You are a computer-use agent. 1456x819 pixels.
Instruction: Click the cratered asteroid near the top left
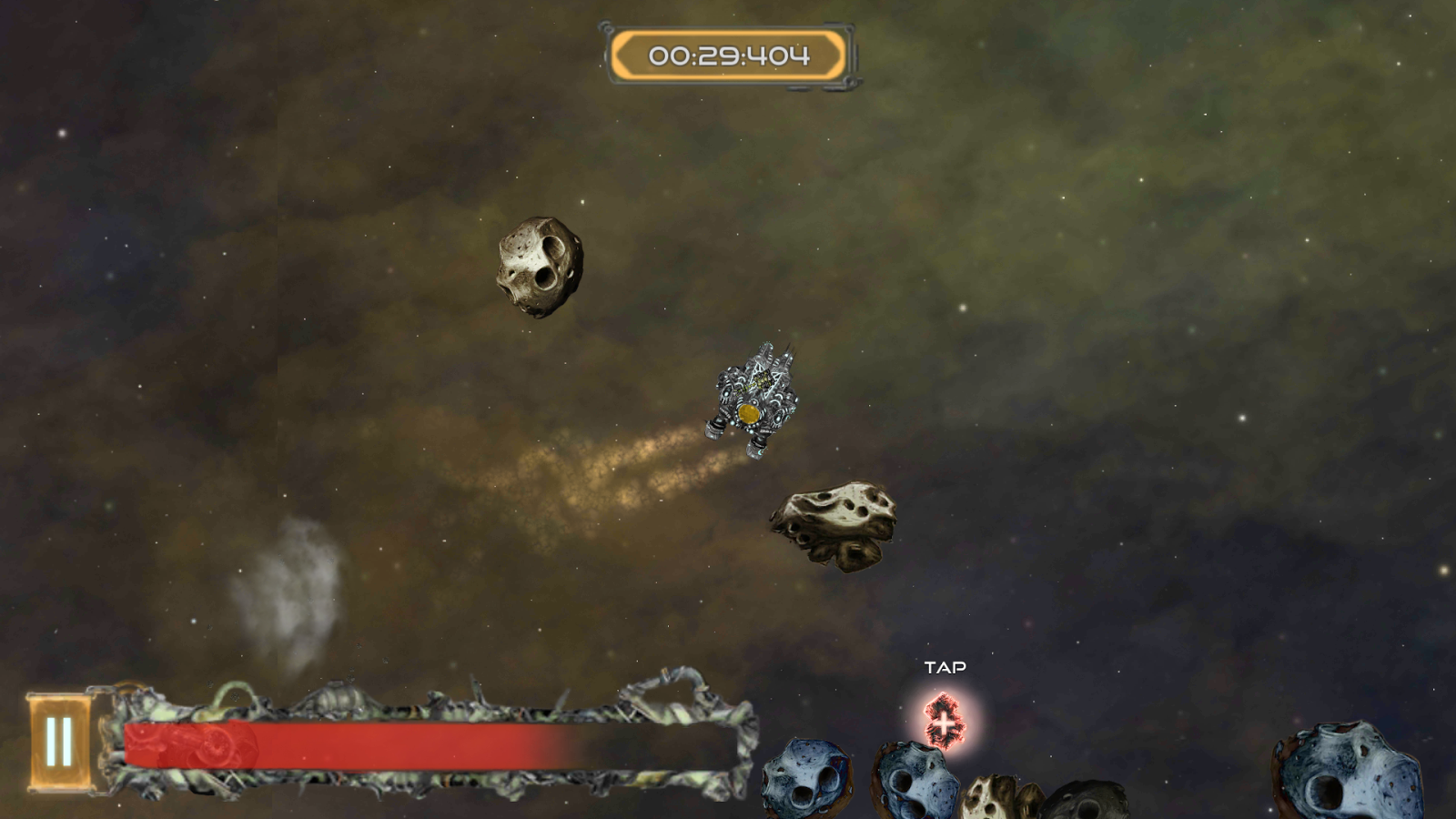coord(537,264)
